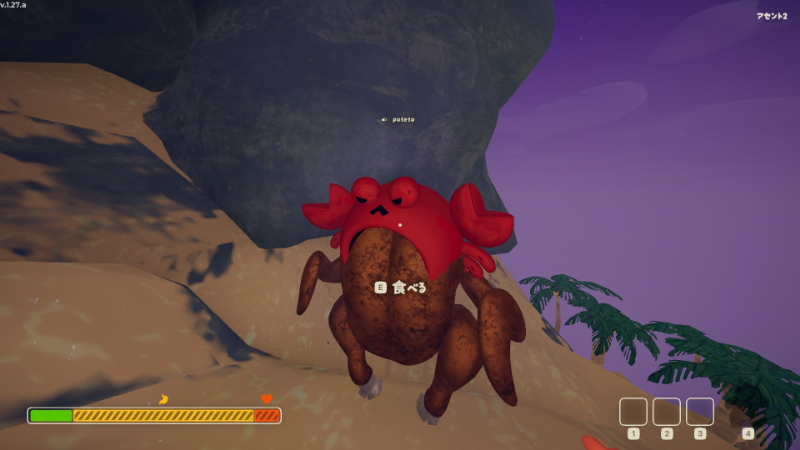Choose the empty item slot numbered 2
Viewport: 800px width, 450px height.
pos(666,411)
